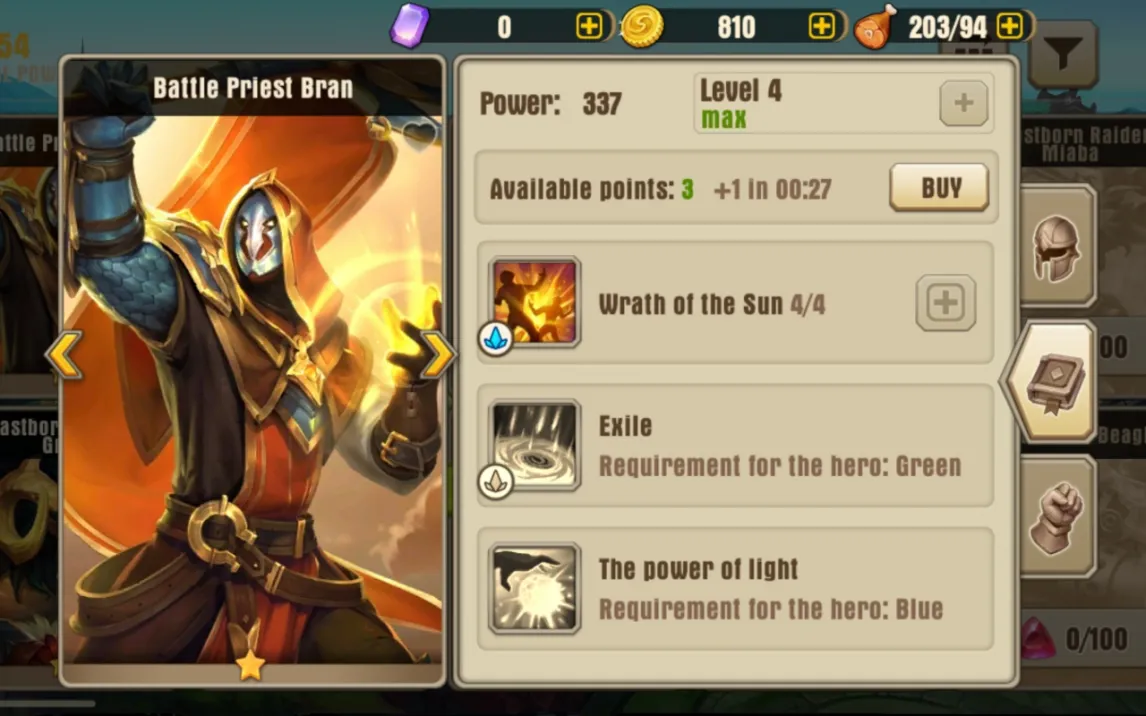Click the hero level plus button
The width and height of the screenshot is (1146, 716).
coord(964,103)
